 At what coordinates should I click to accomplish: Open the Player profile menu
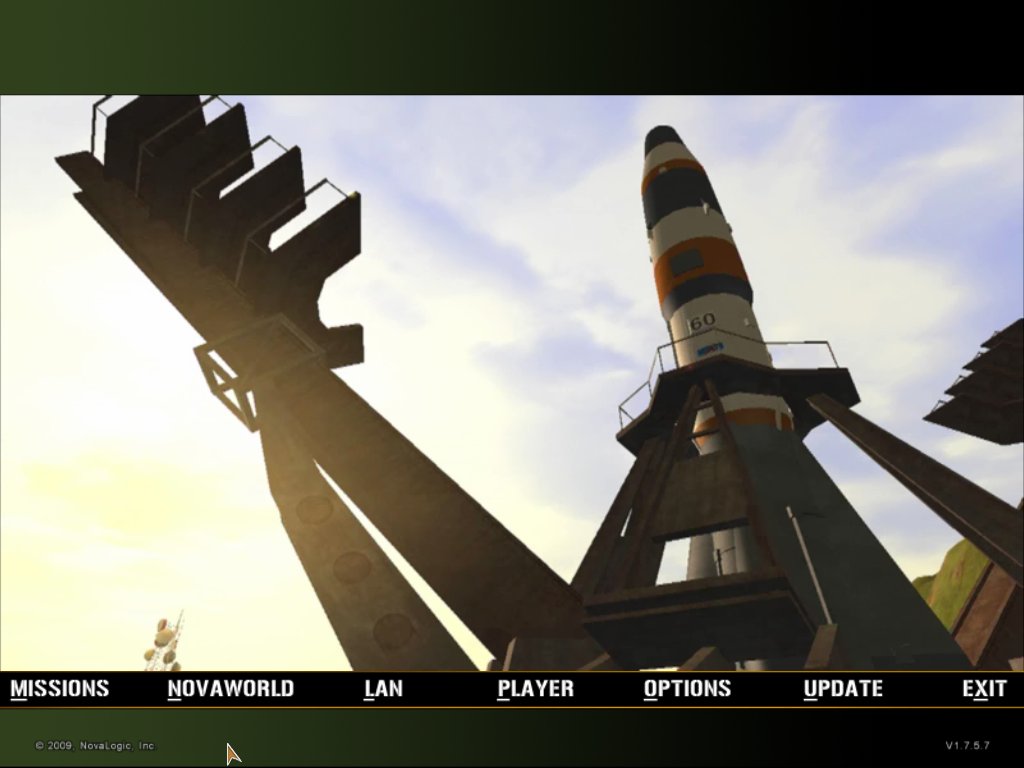pos(535,688)
